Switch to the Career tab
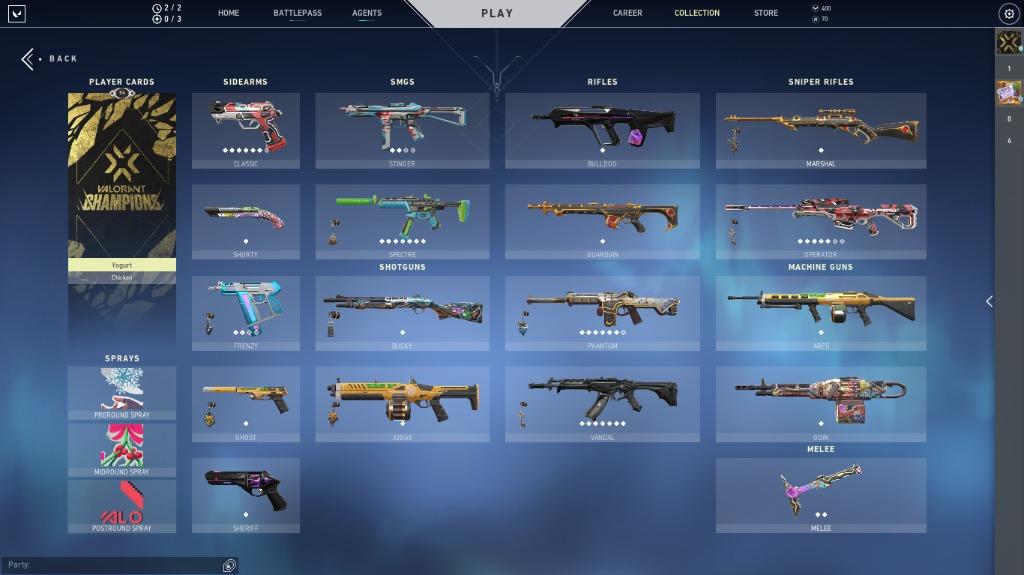 (628, 13)
